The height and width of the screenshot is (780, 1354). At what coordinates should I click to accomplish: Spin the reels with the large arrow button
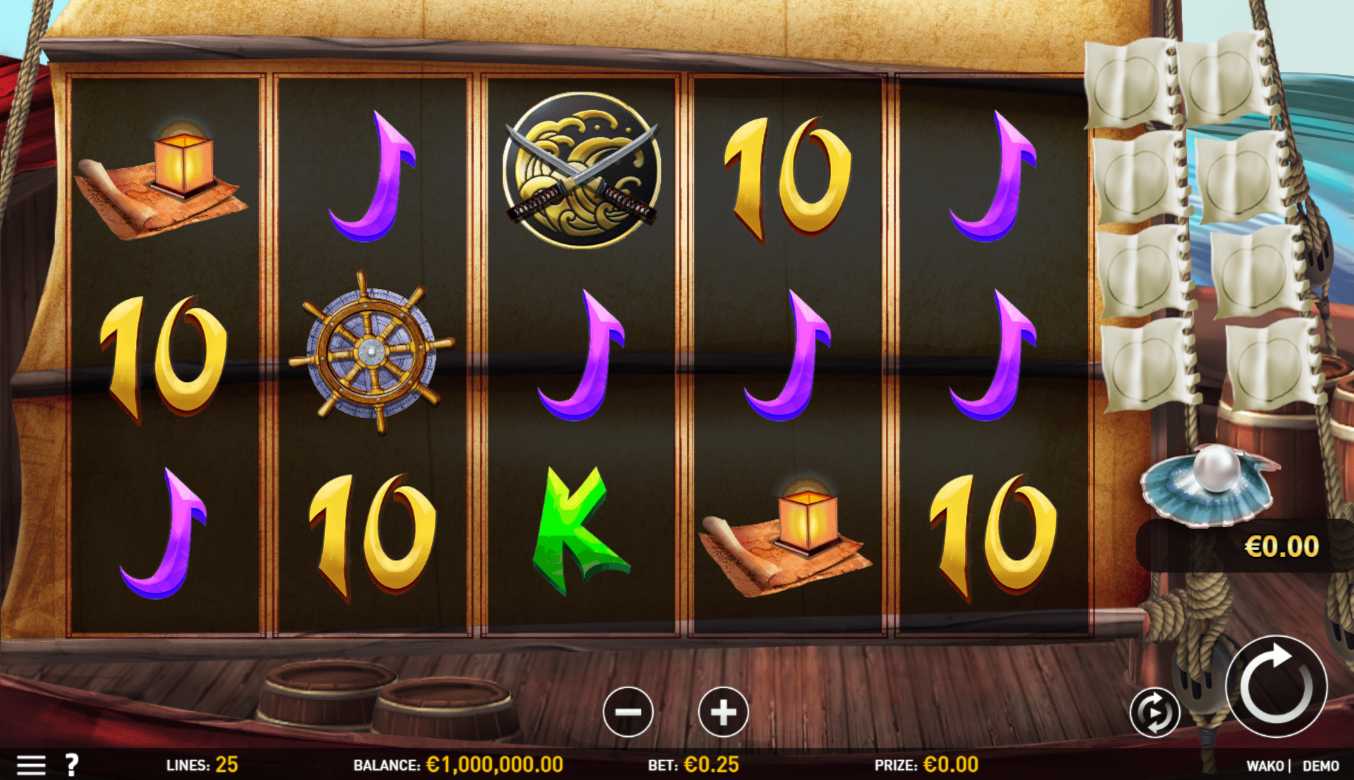1275,686
